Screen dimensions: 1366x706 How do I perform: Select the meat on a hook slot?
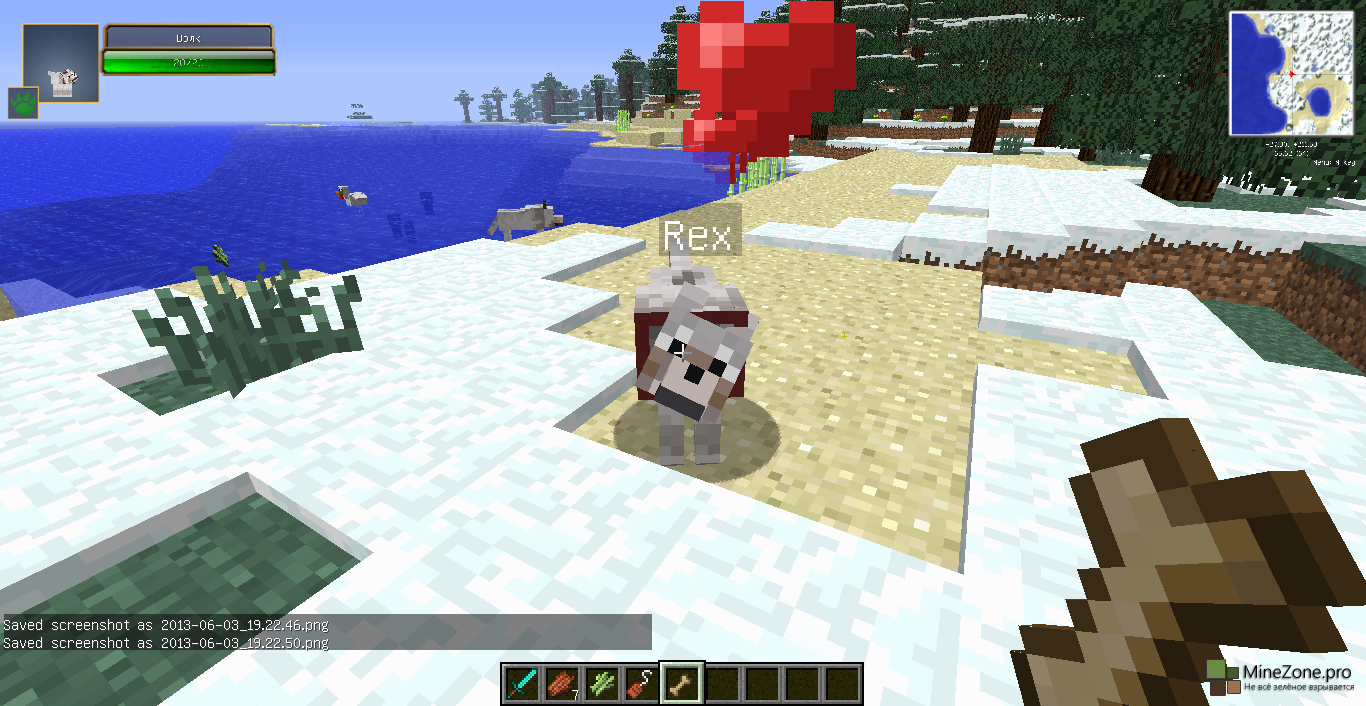tap(642, 684)
